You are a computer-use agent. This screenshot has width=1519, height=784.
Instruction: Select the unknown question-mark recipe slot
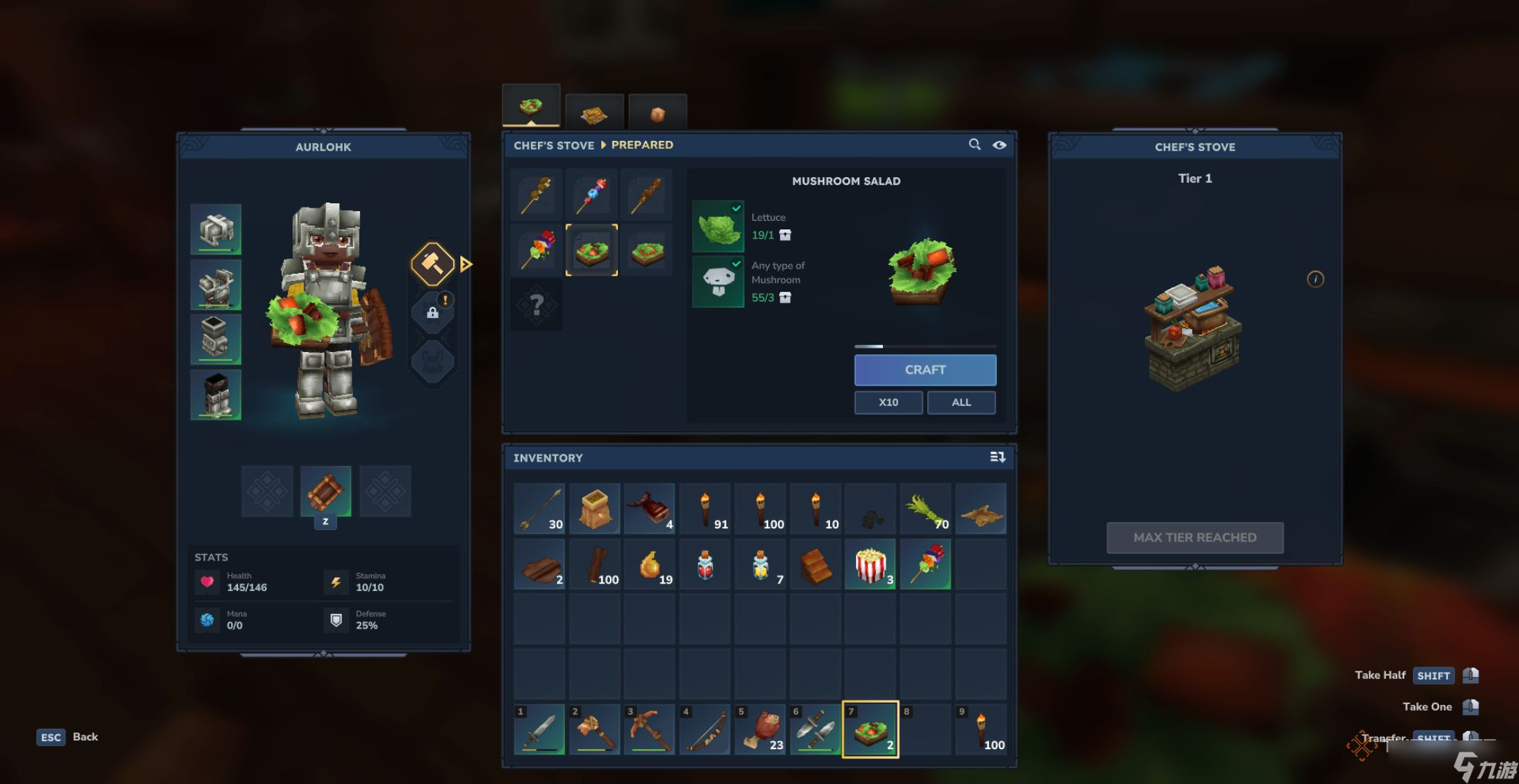(x=537, y=305)
